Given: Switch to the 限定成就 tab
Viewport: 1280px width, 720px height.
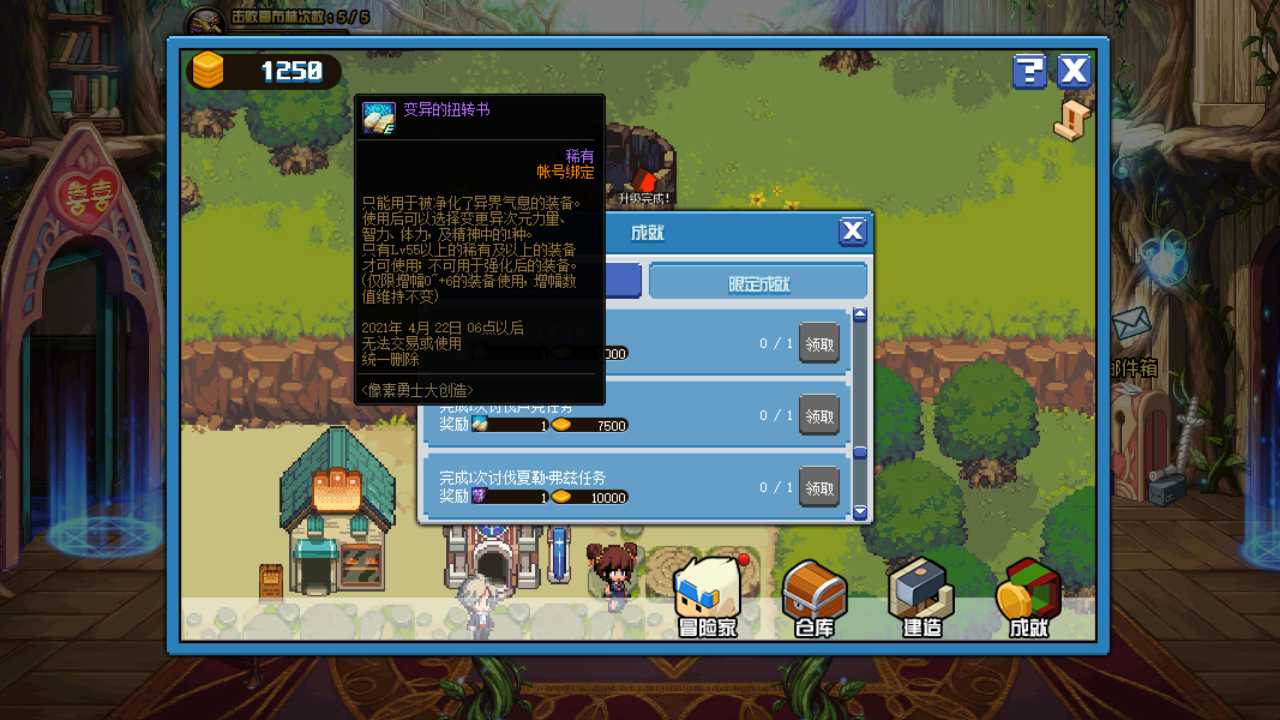Looking at the screenshot, I should (x=758, y=283).
